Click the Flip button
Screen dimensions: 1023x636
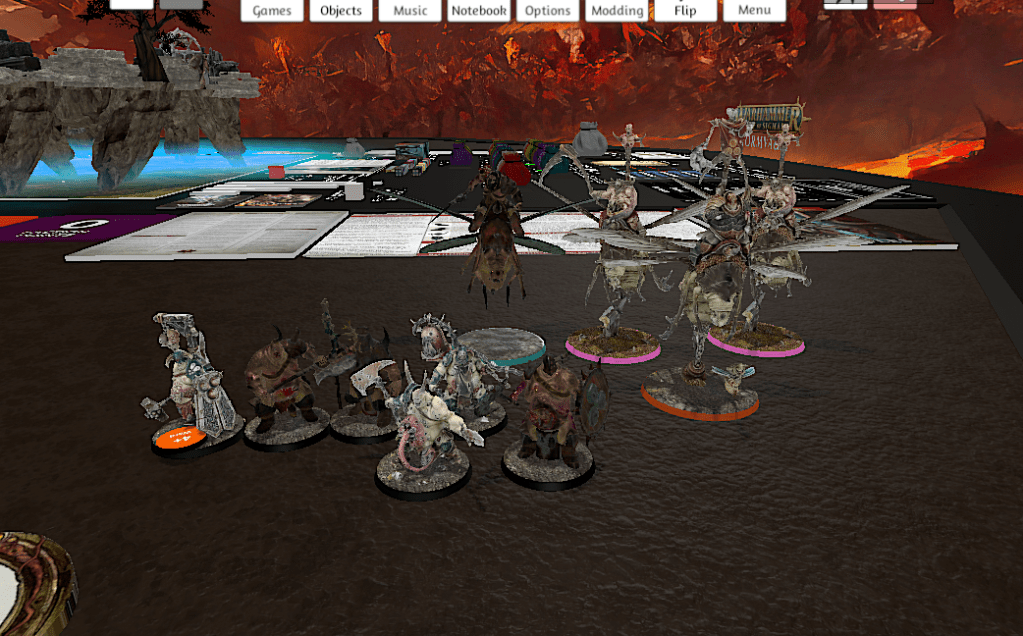[x=685, y=10]
